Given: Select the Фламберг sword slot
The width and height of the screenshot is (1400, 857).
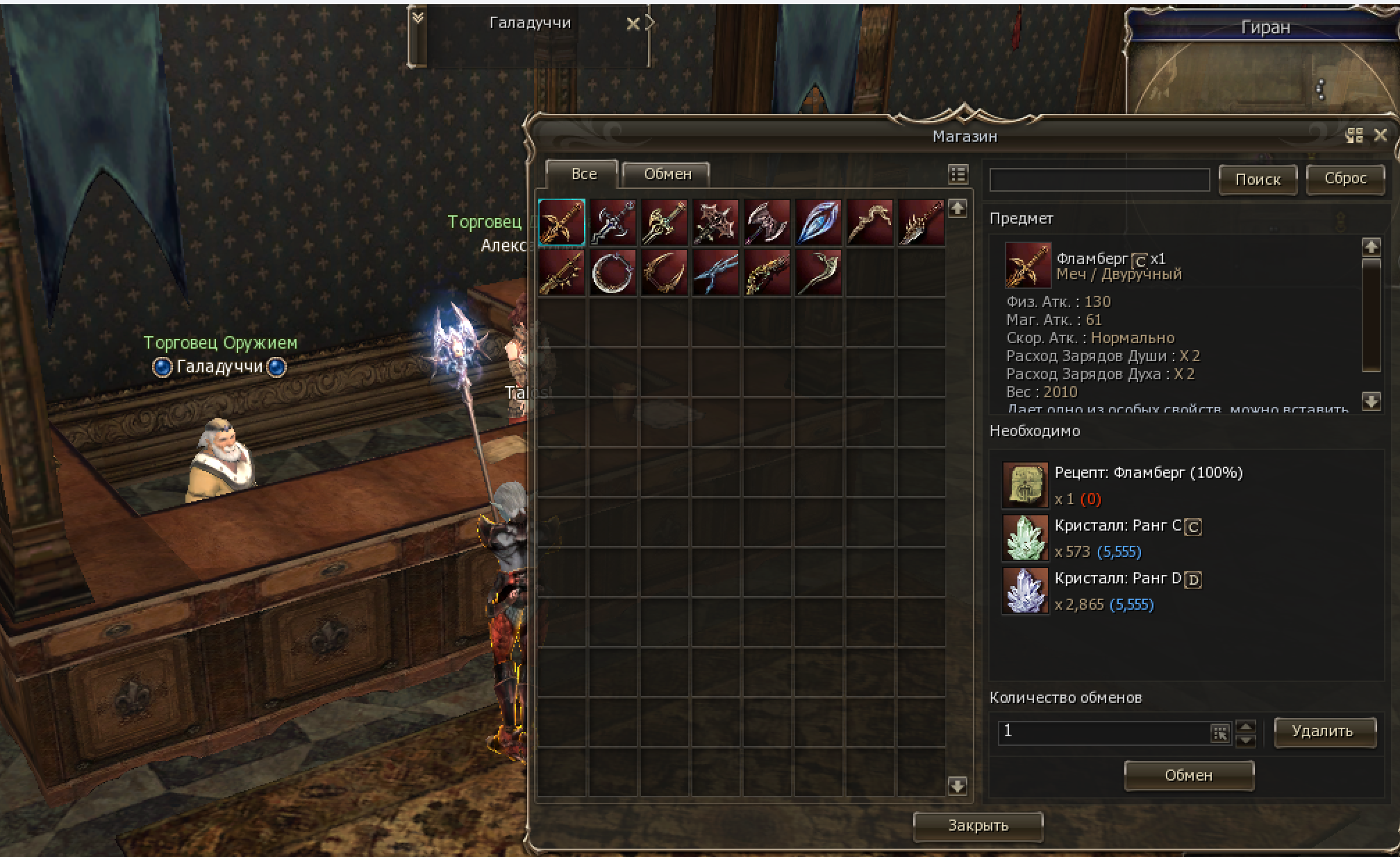Looking at the screenshot, I should point(562,222).
